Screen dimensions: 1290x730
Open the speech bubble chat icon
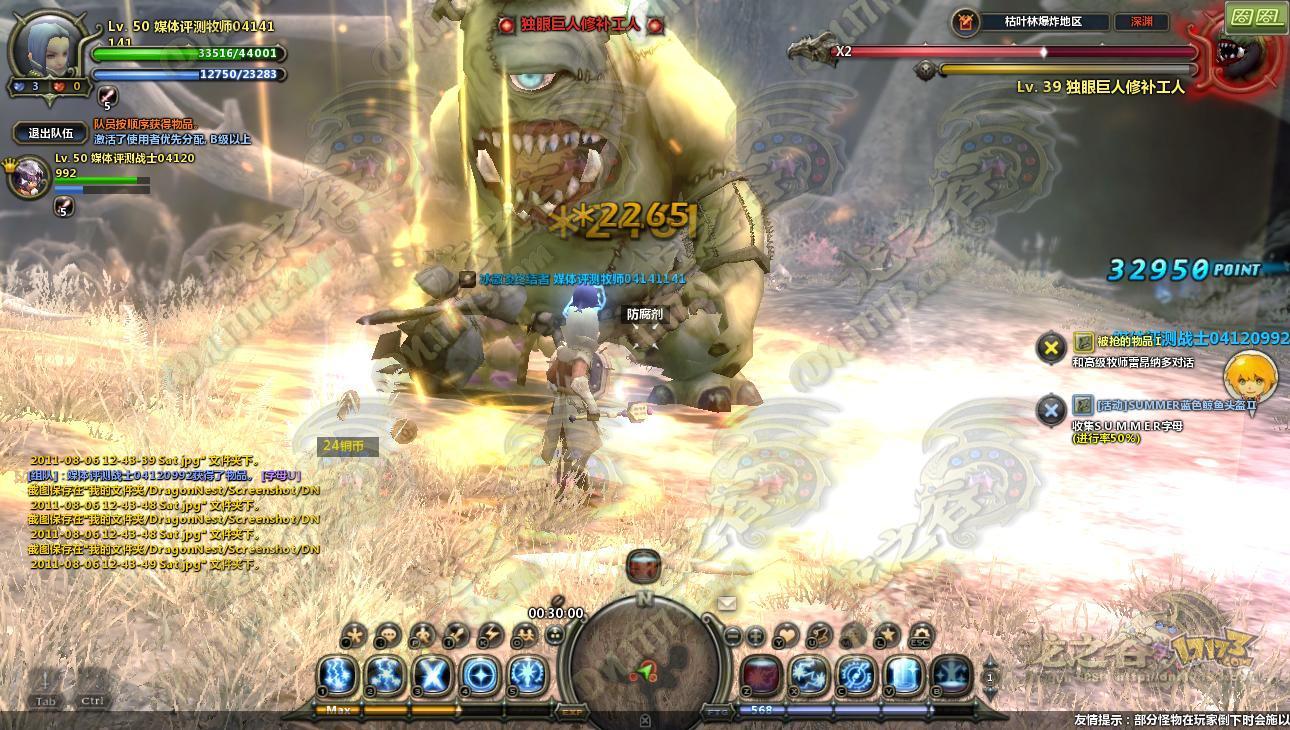tap(386, 635)
